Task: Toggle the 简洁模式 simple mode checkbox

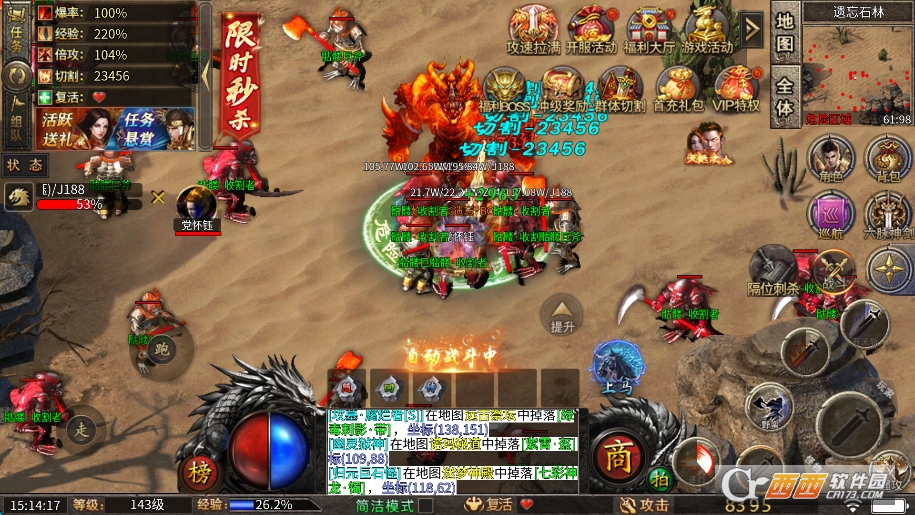Action: (426, 505)
